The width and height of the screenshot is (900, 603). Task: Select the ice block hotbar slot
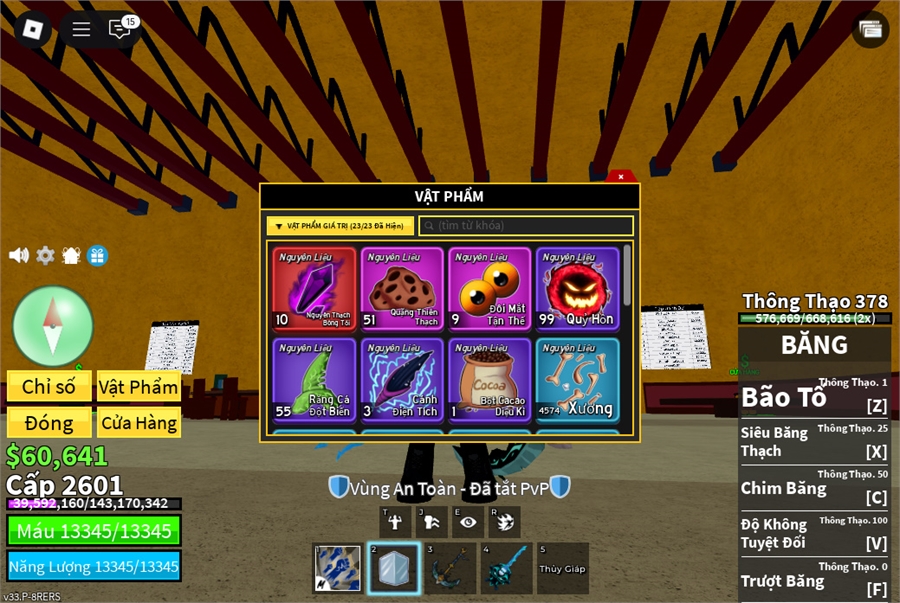tap(393, 568)
